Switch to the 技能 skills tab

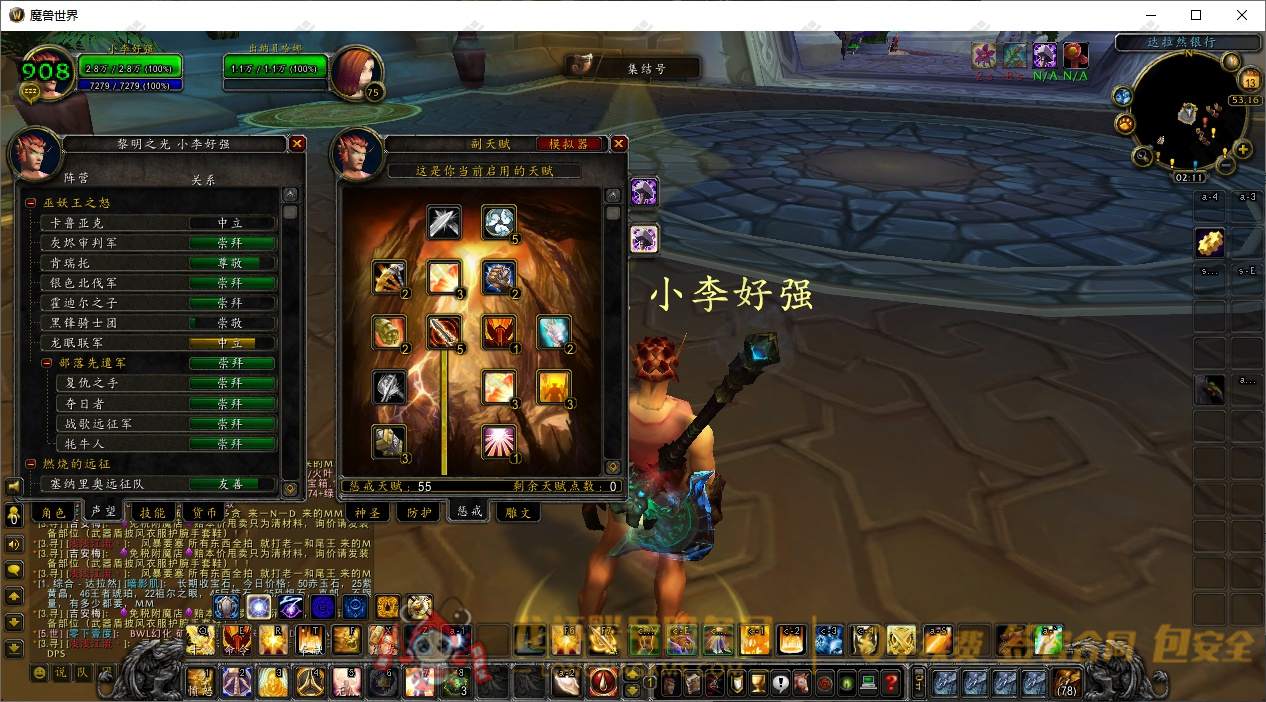152,512
